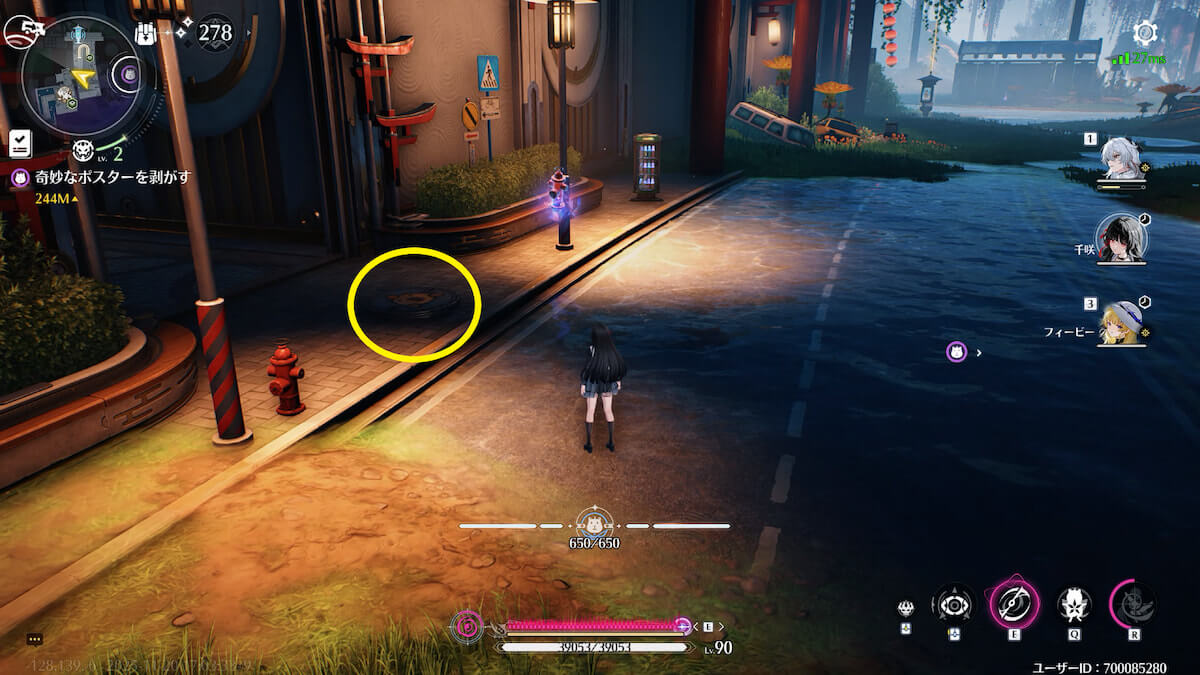Open the minimap

[82, 77]
